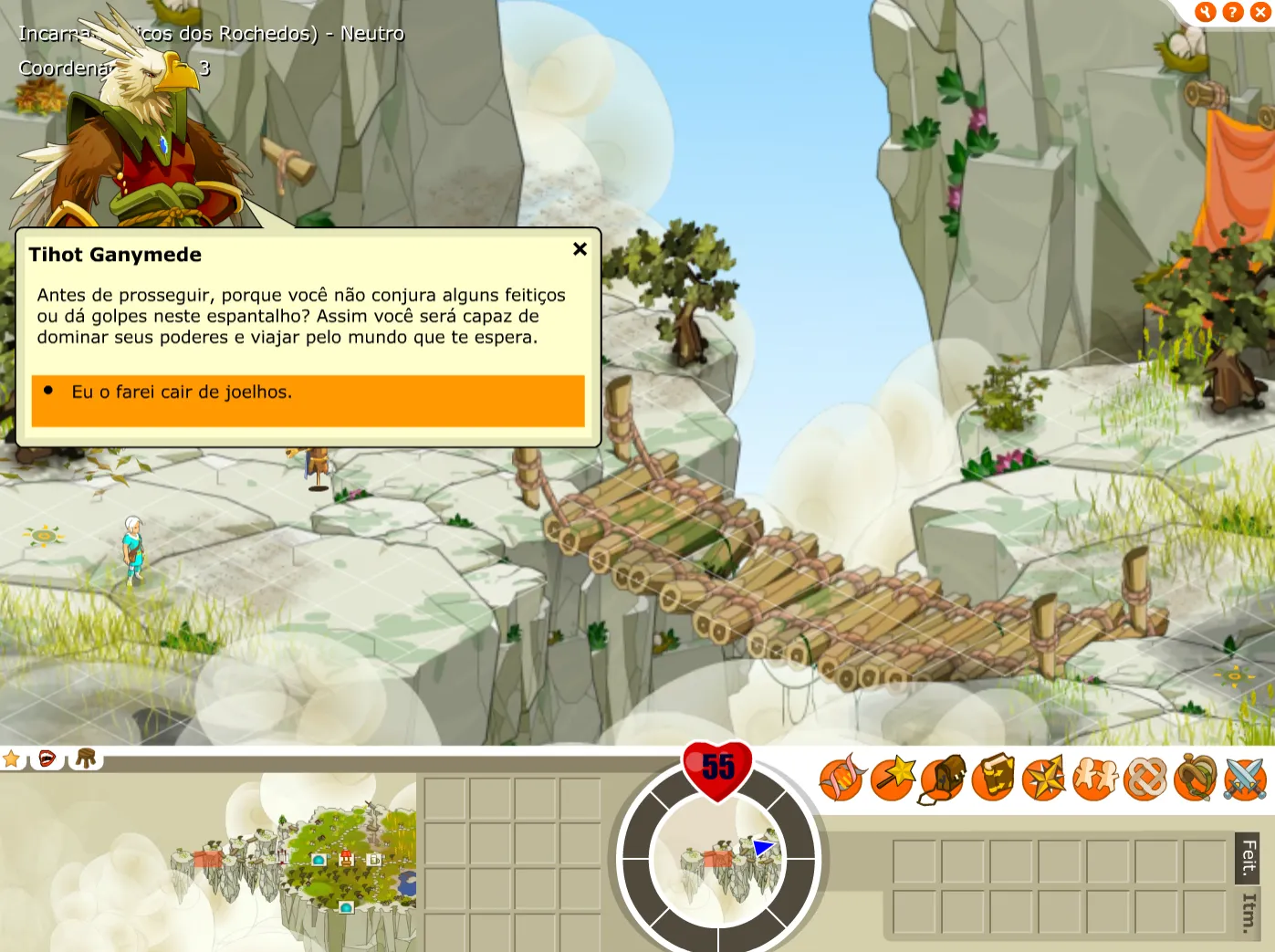Open the mount icon with the saddle strap
1275x952 pixels.
(1195, 779)
